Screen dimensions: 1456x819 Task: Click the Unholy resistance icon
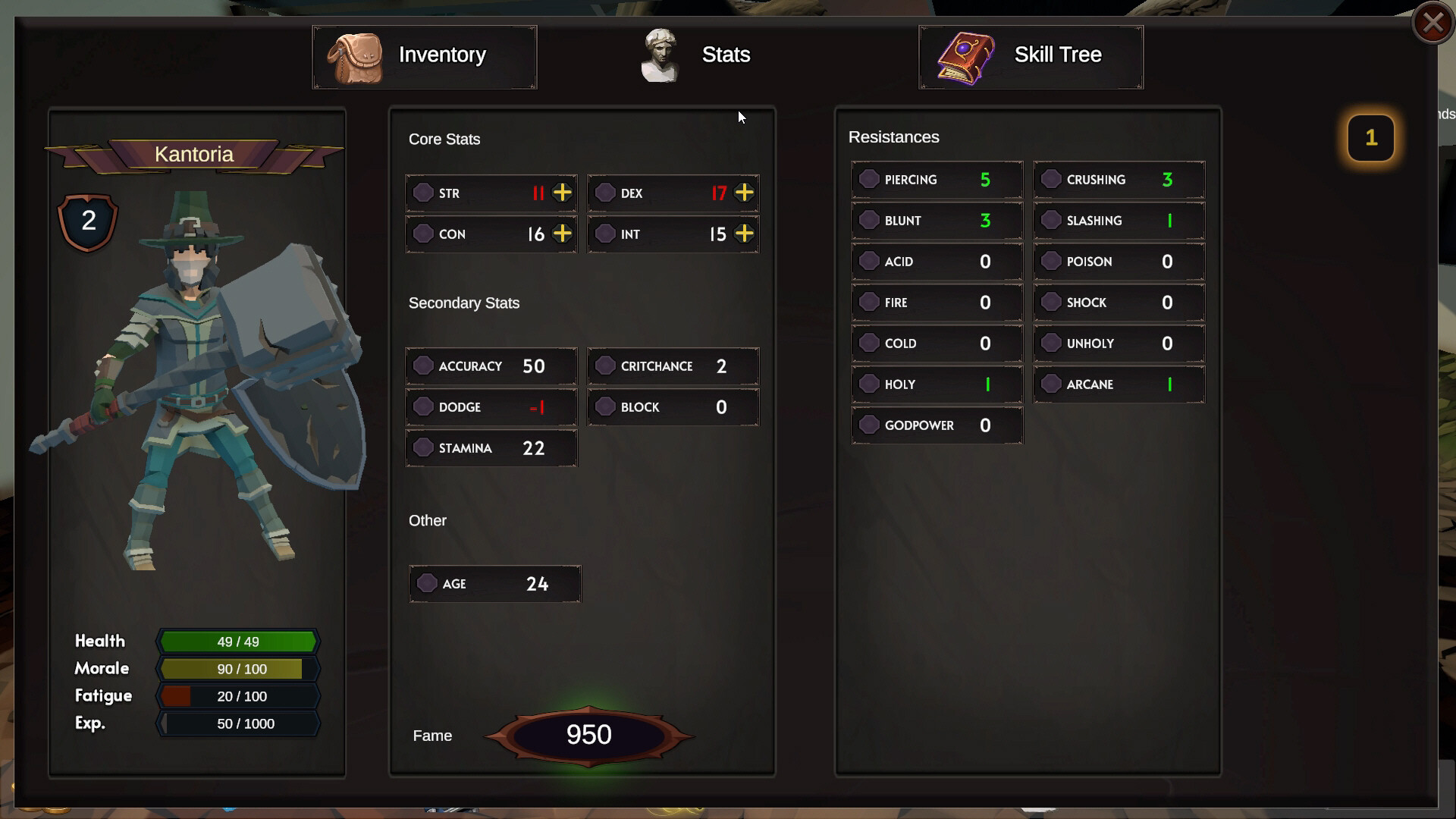(1052, 343)
